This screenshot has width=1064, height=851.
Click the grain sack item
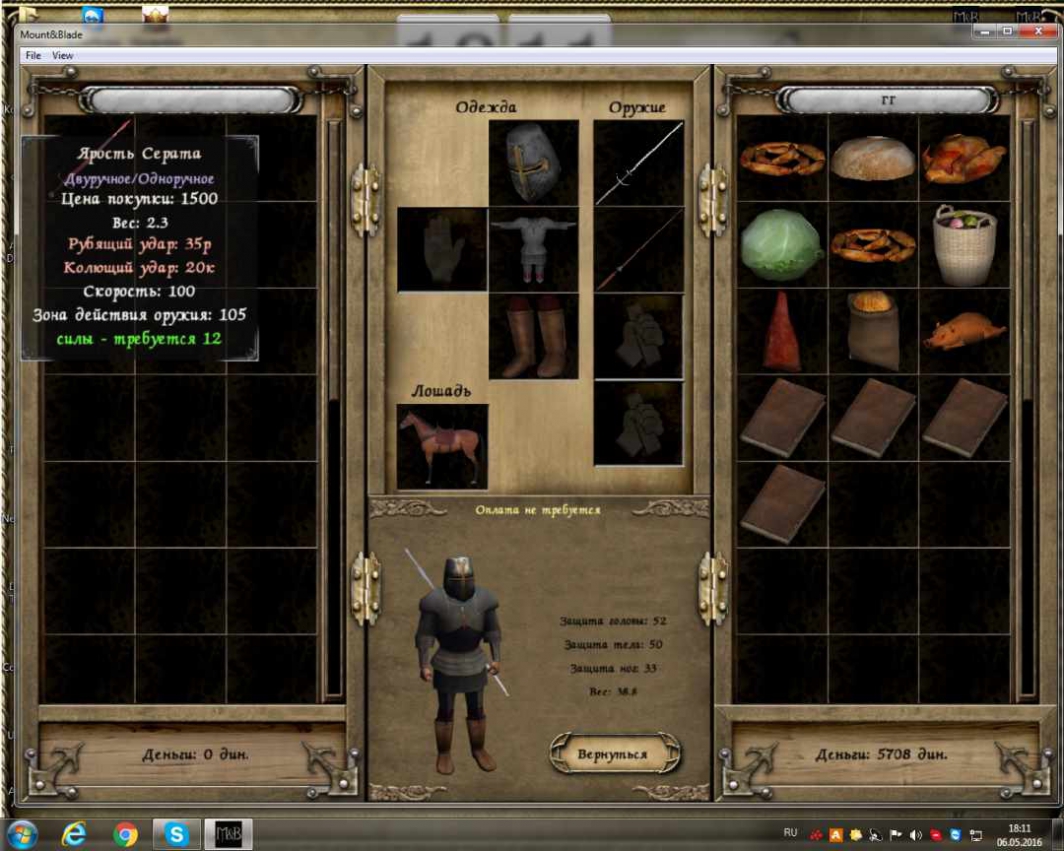coord(873,332)
